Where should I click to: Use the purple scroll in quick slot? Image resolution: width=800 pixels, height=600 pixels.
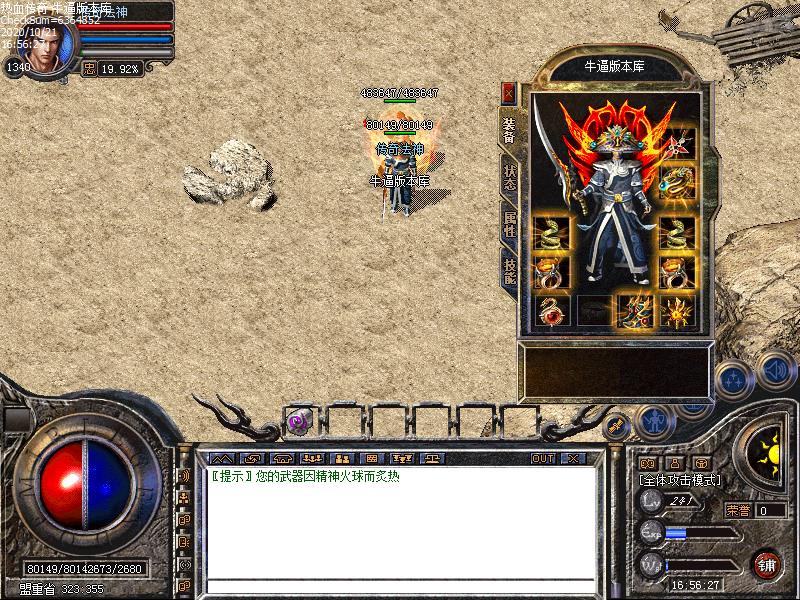click(298, 422)
